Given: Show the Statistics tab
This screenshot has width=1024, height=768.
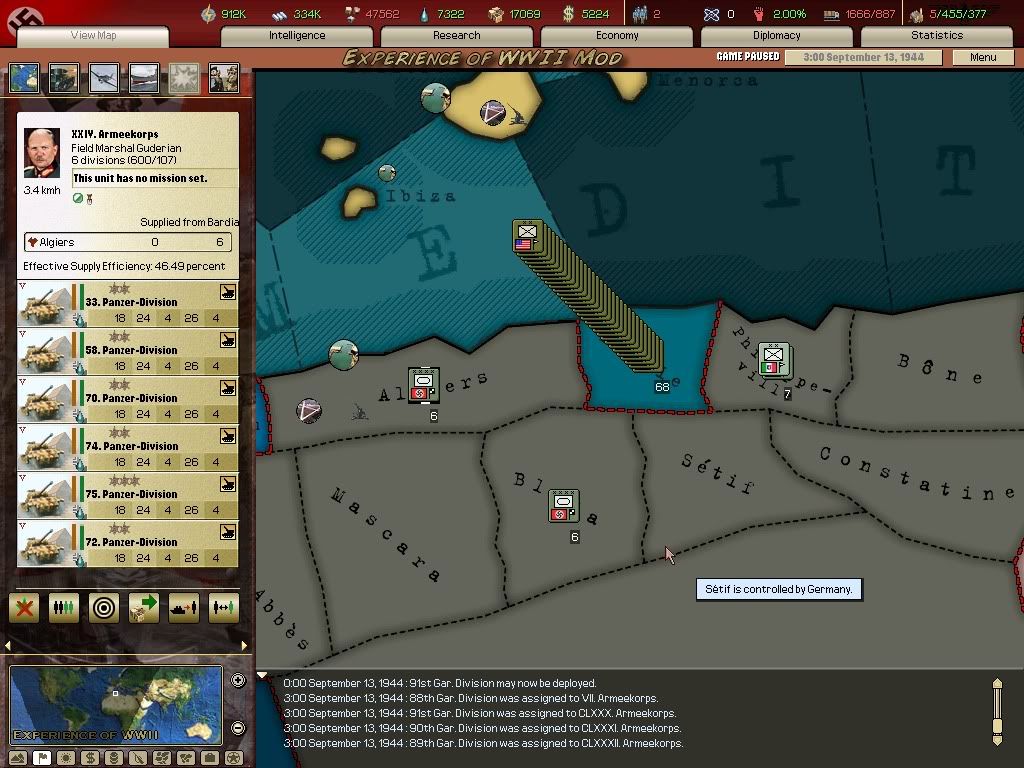Looking at the screenshot, I should 936,35.
